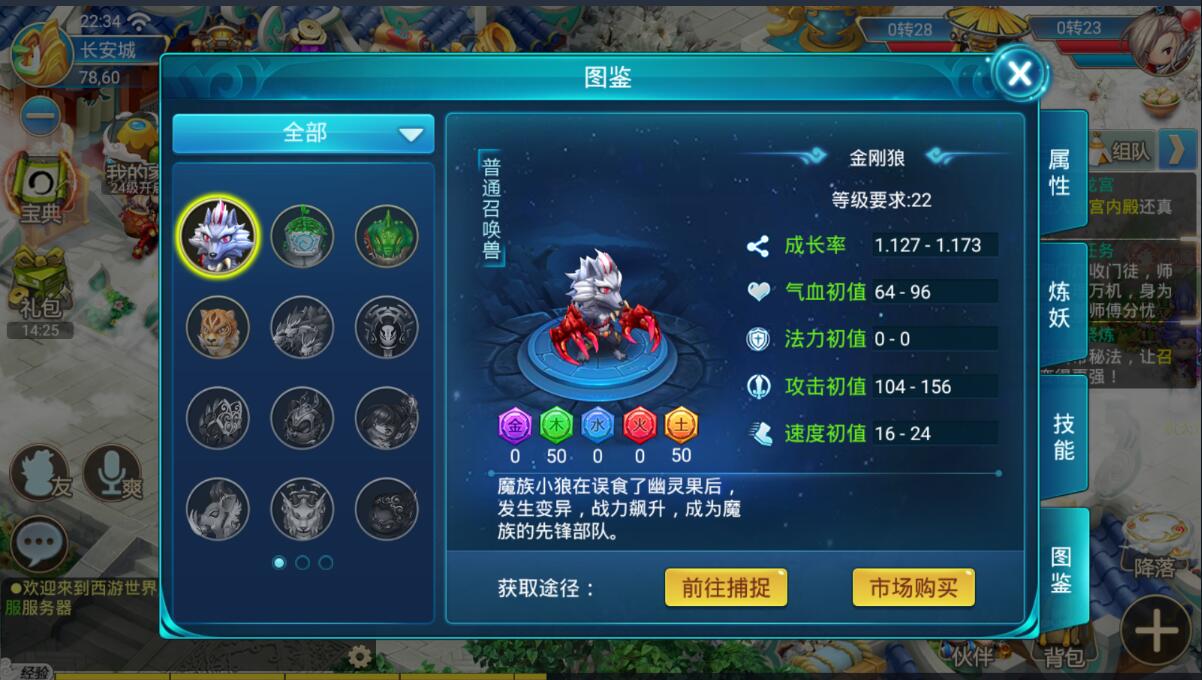Viewport: 1202px width, 680px height.
Task: Open the 炼妖 tab
Action: [1061, 304]
